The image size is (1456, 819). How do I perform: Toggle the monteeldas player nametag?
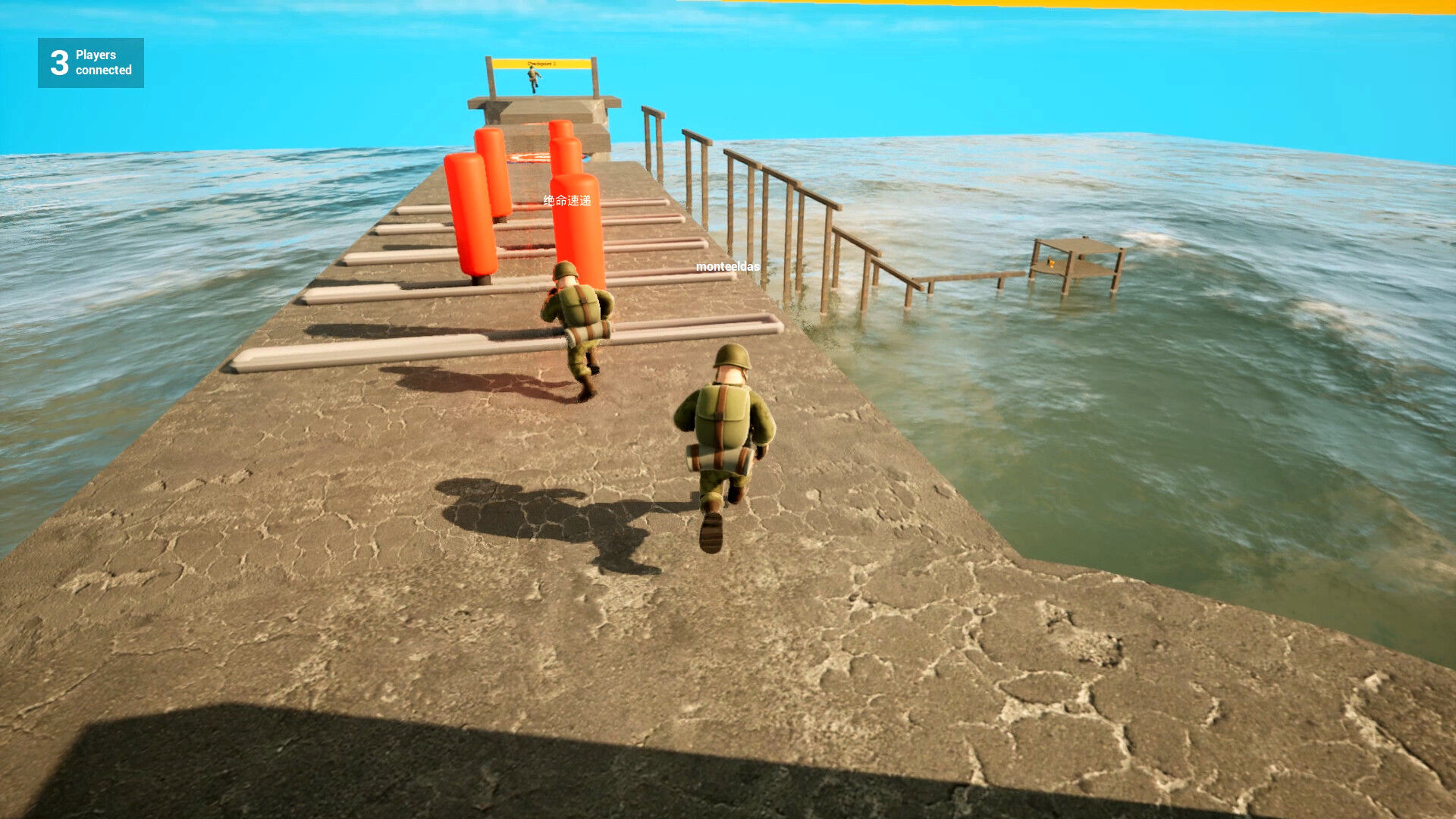(x=726, y=267)
